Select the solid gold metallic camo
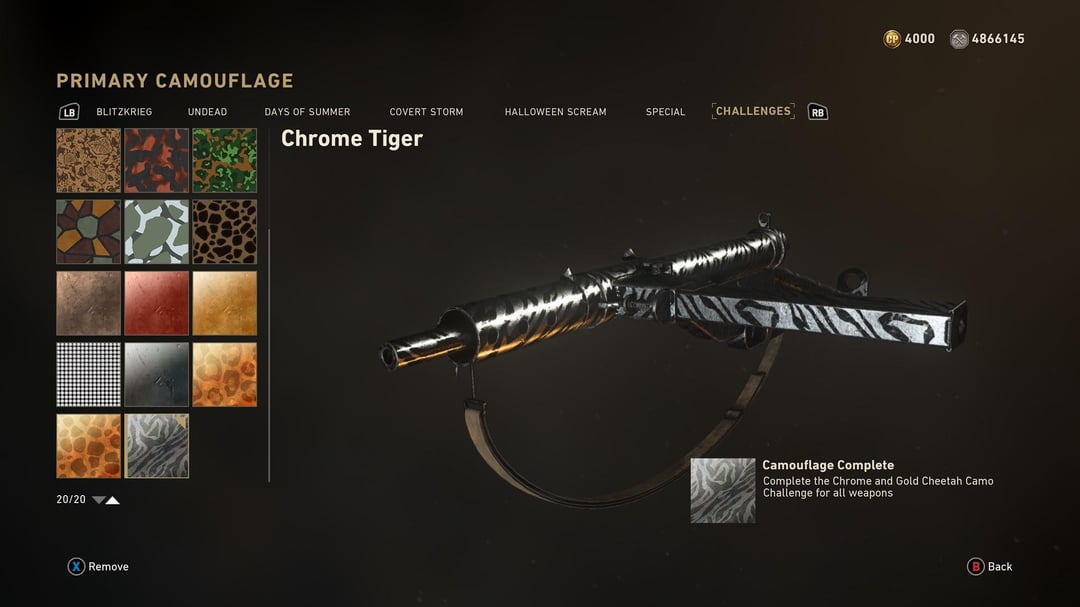This screenshot has height=607, width=1080. [x=224, y=303]
